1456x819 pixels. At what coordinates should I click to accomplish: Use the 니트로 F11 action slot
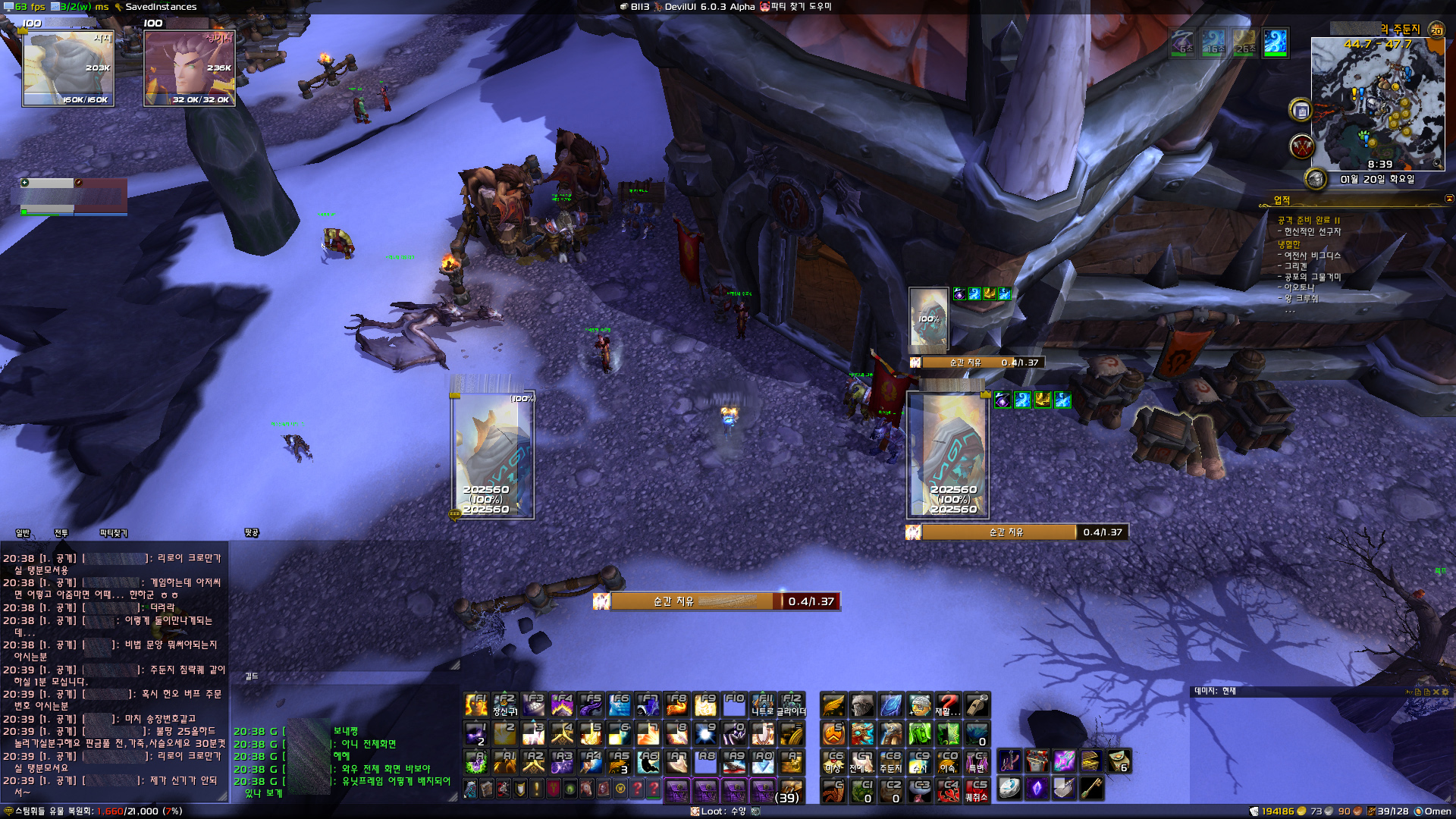(x=763, y=704)
